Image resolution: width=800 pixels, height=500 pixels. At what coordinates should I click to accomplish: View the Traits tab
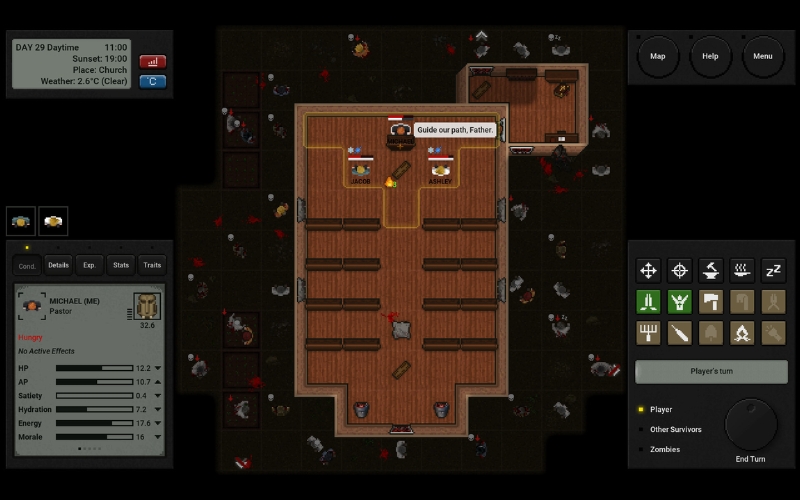(x=152, y=265)
